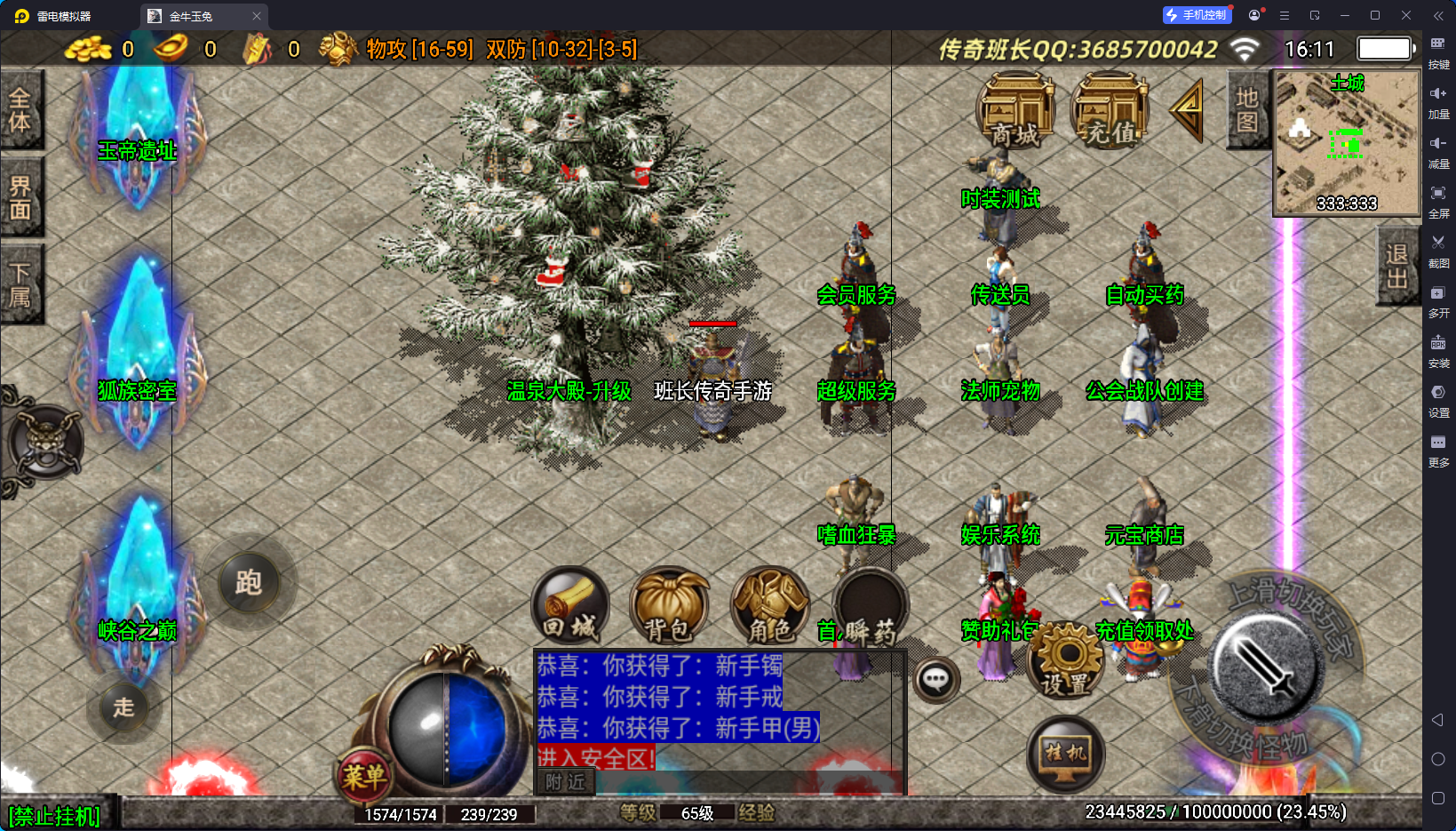The height and width of the screenshot is (831, 1456).
Task: Select the 下属 side tab
Action: tap(20, 284)
